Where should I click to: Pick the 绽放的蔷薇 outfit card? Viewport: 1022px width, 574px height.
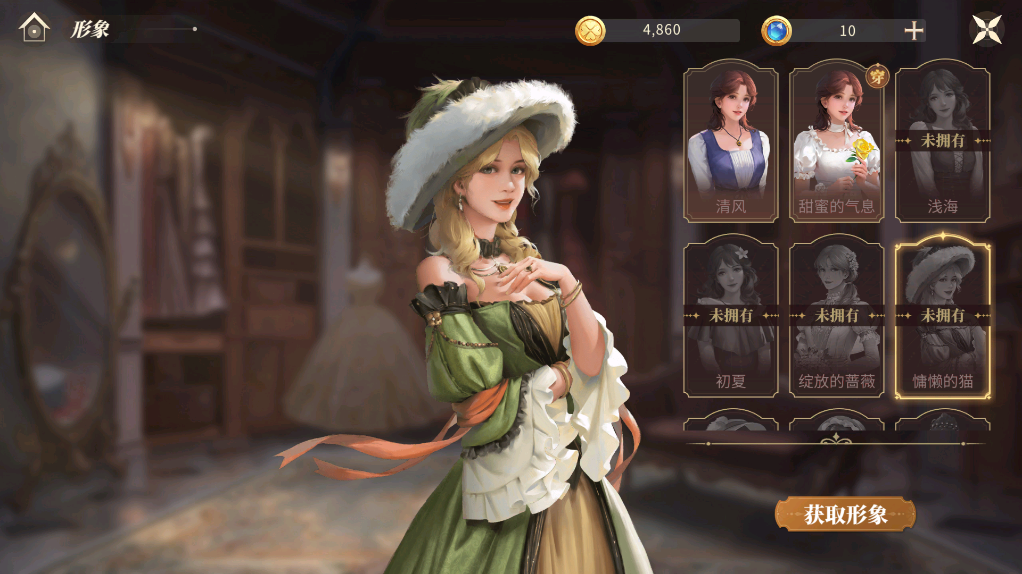[837, 316]
